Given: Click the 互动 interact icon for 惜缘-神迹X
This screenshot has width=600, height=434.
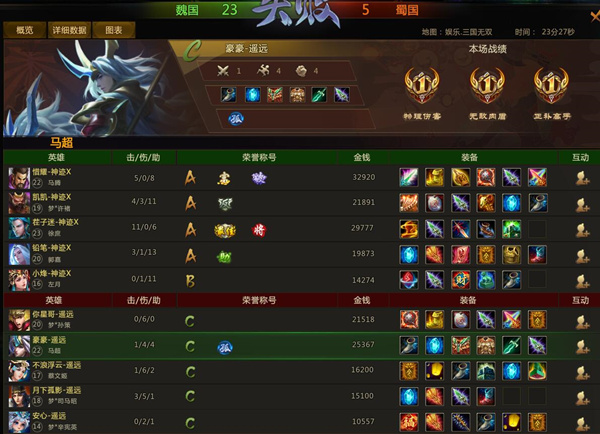Looking at the screenshot, I should tap(580, 177).
